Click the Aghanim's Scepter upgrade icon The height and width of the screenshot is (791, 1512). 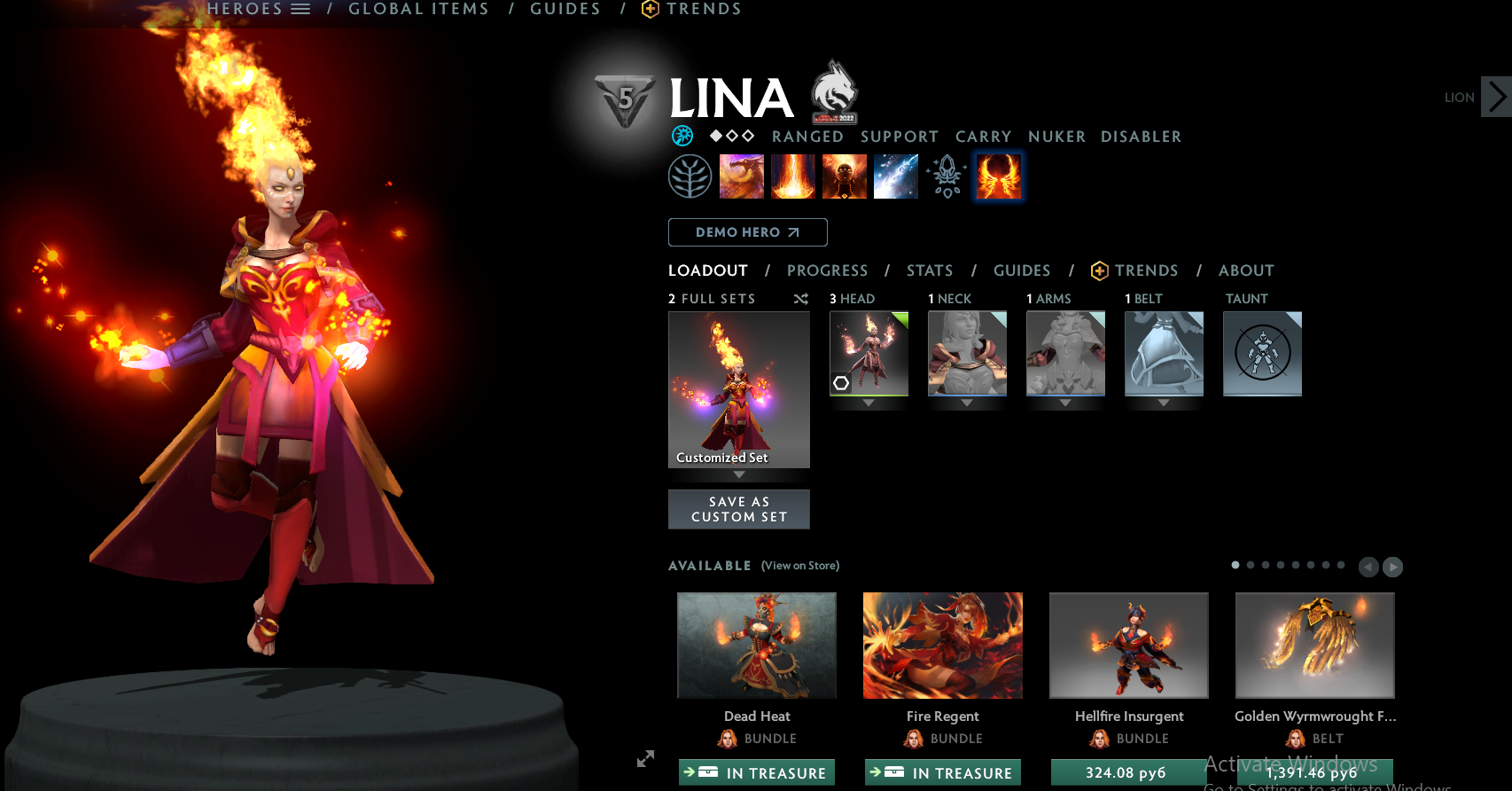click(x=947, y=176)
